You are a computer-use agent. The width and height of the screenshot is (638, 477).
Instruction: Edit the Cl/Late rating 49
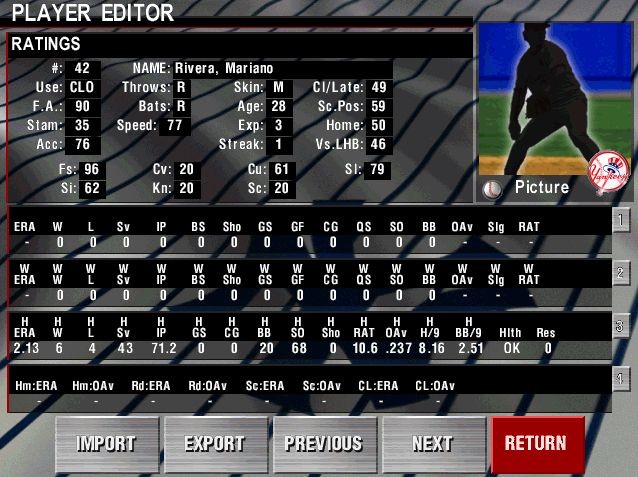(379, 87)
